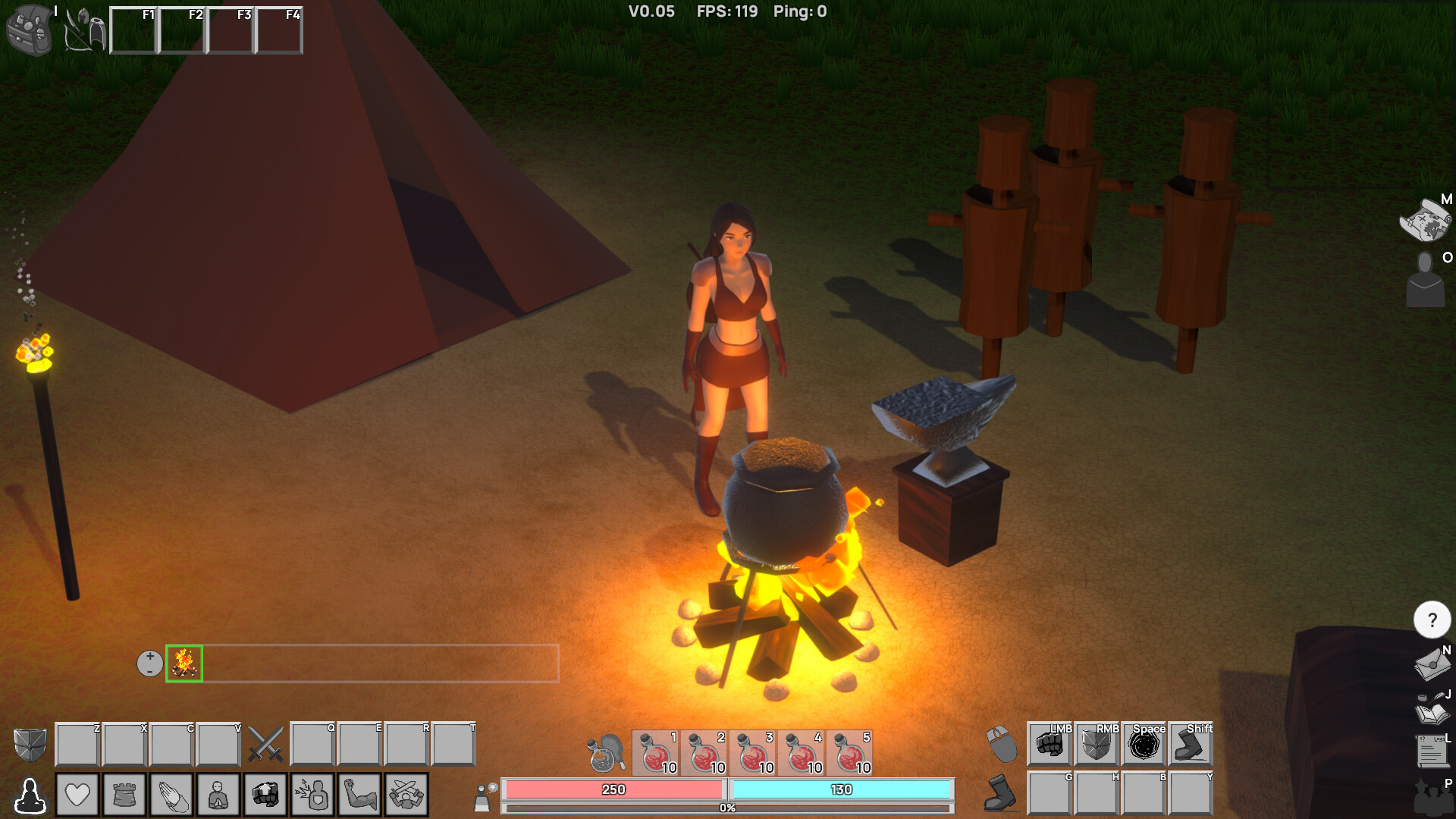
Task: Click the shield icon on RMB slot
Action: [1098, 745]
